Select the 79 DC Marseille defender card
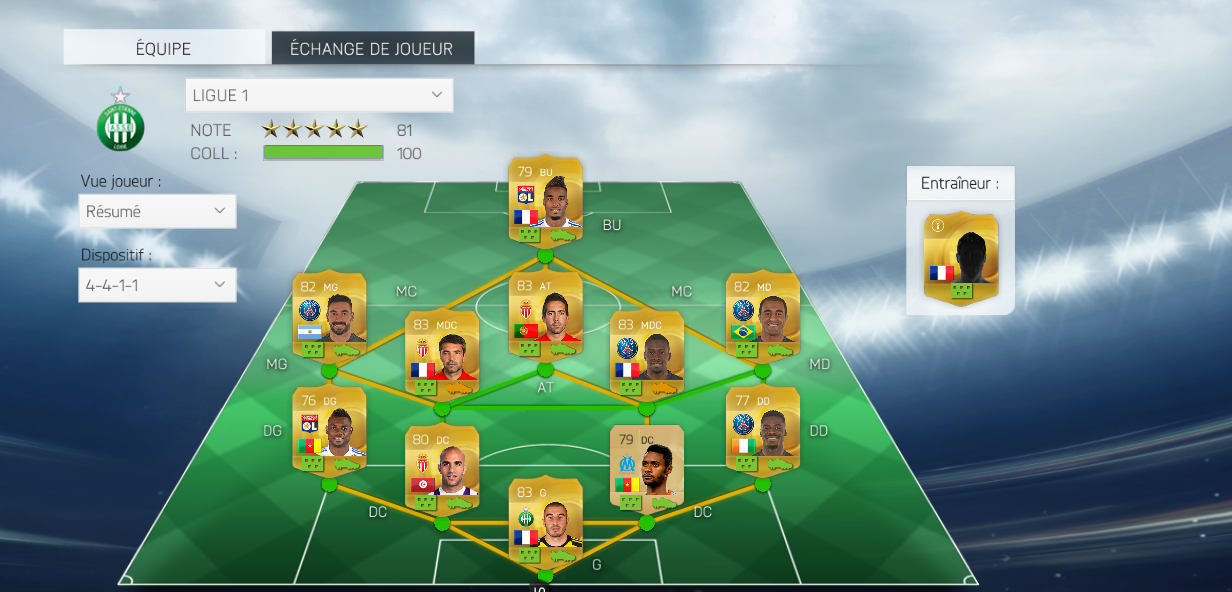The image size is (1232, 592). coord(646,468)
